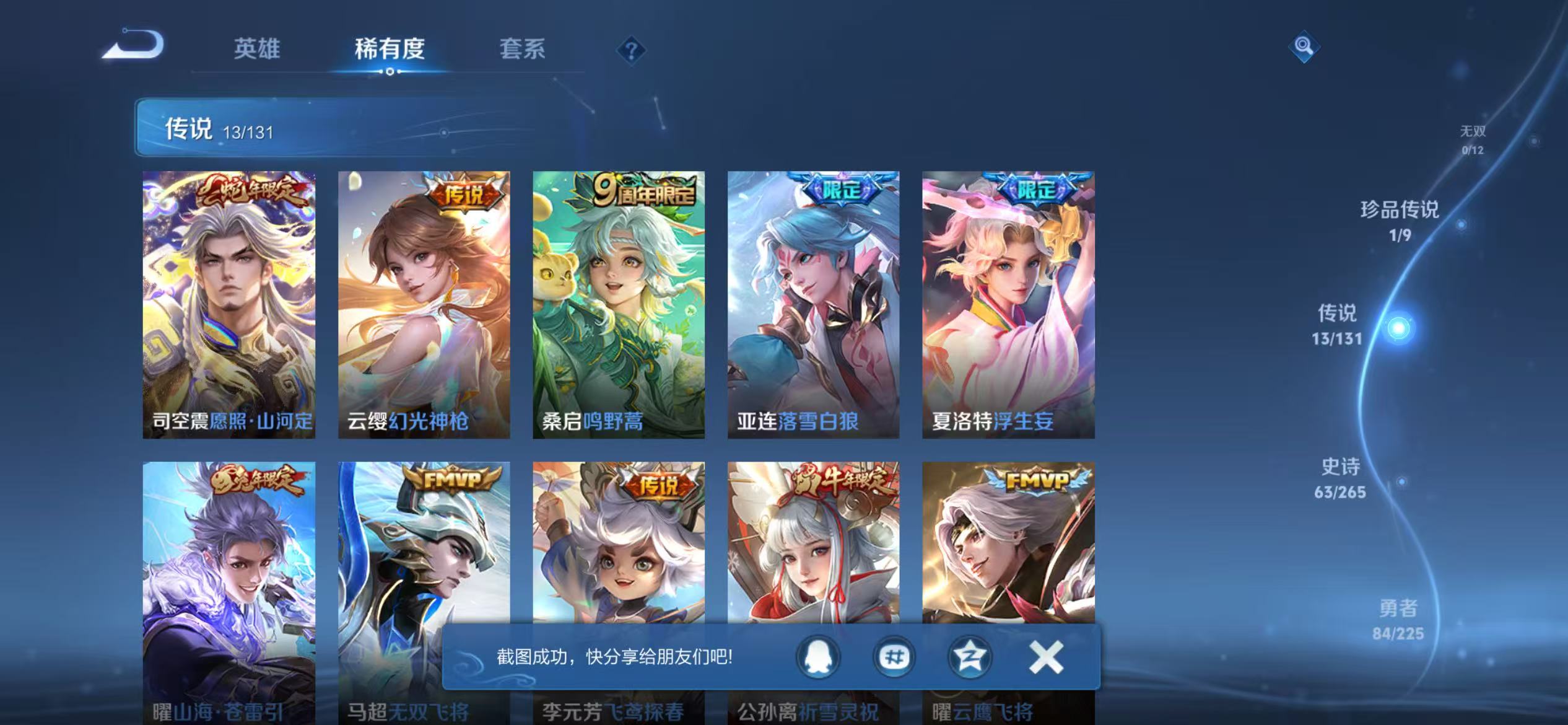Switch to the 套系 tab
The image size is (1568, 725).
point(522,50)
